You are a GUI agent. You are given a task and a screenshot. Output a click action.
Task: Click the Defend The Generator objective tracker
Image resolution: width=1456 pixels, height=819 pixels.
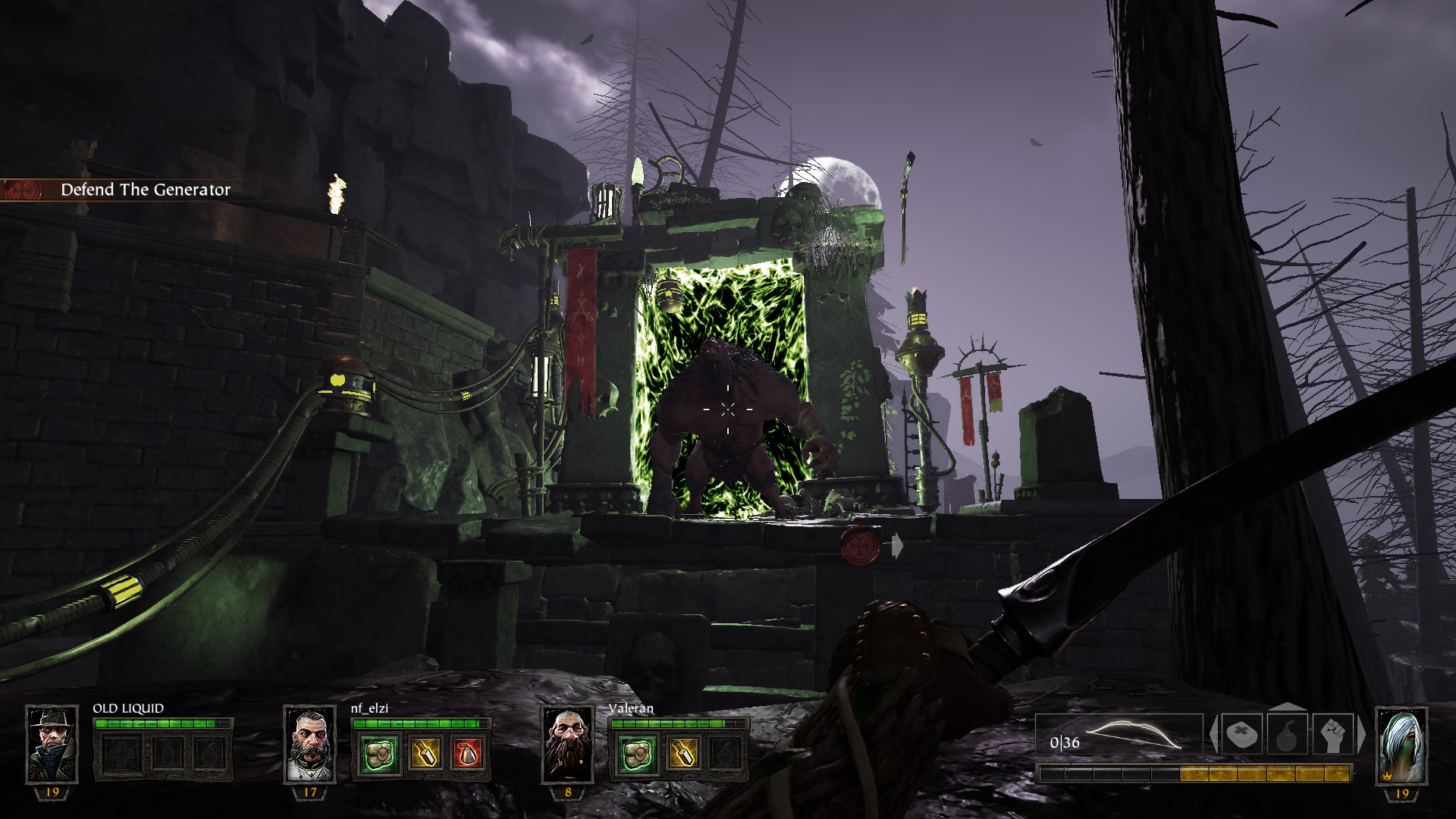(144, 190)
